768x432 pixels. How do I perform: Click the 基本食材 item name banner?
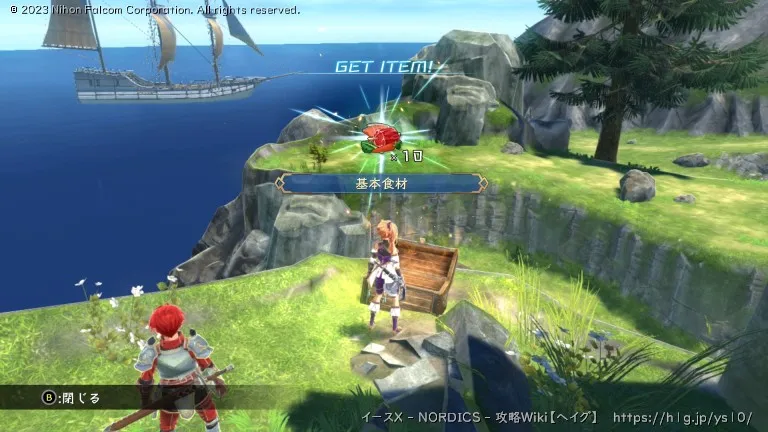(x=381, y=183)
